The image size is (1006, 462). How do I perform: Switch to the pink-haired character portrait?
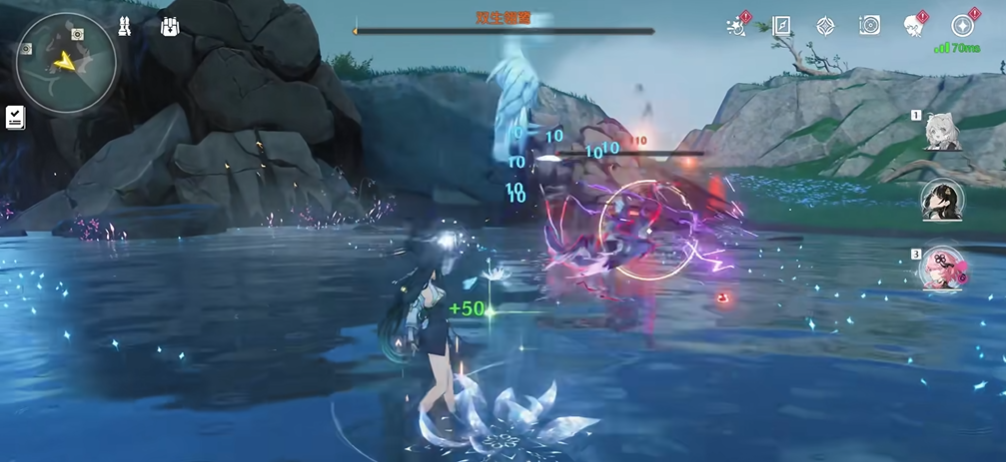pos(942,268)
